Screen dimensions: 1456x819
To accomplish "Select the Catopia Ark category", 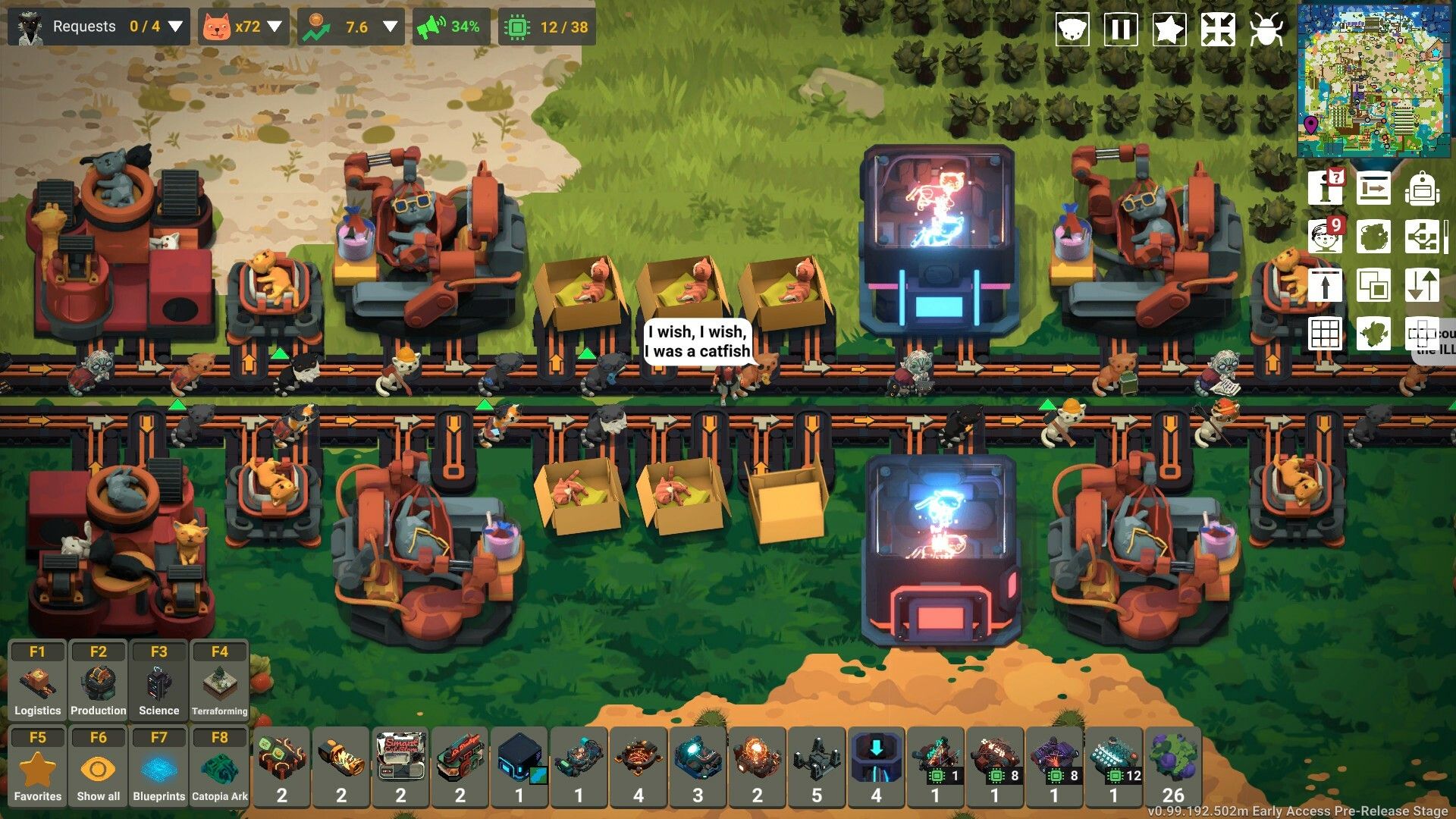I will coord(220,767).
